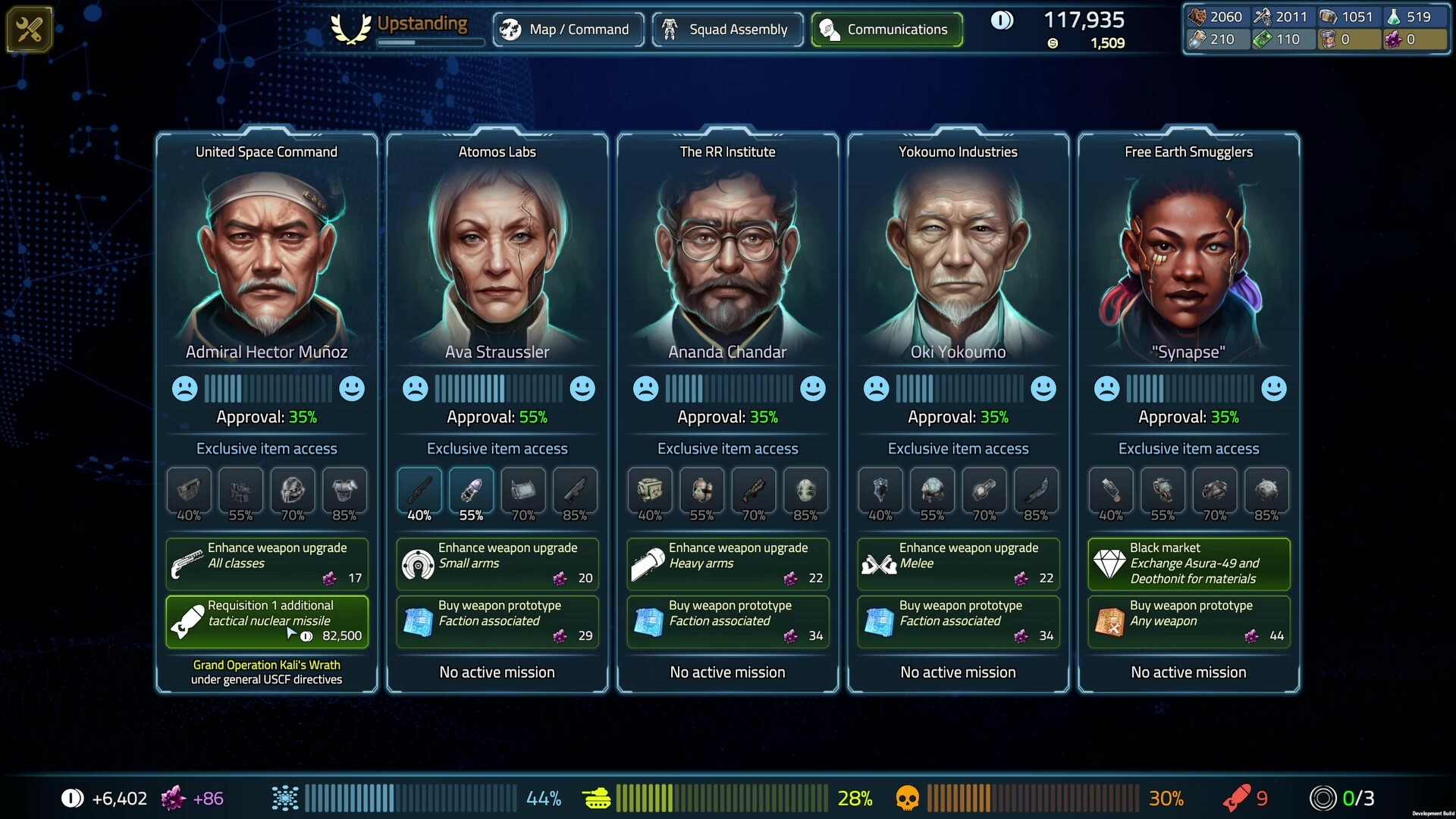Click the 70% helmet icon under United Space Command
Image resolution: width=1456 pixels, height=819 pixels.
coord(292,491)
